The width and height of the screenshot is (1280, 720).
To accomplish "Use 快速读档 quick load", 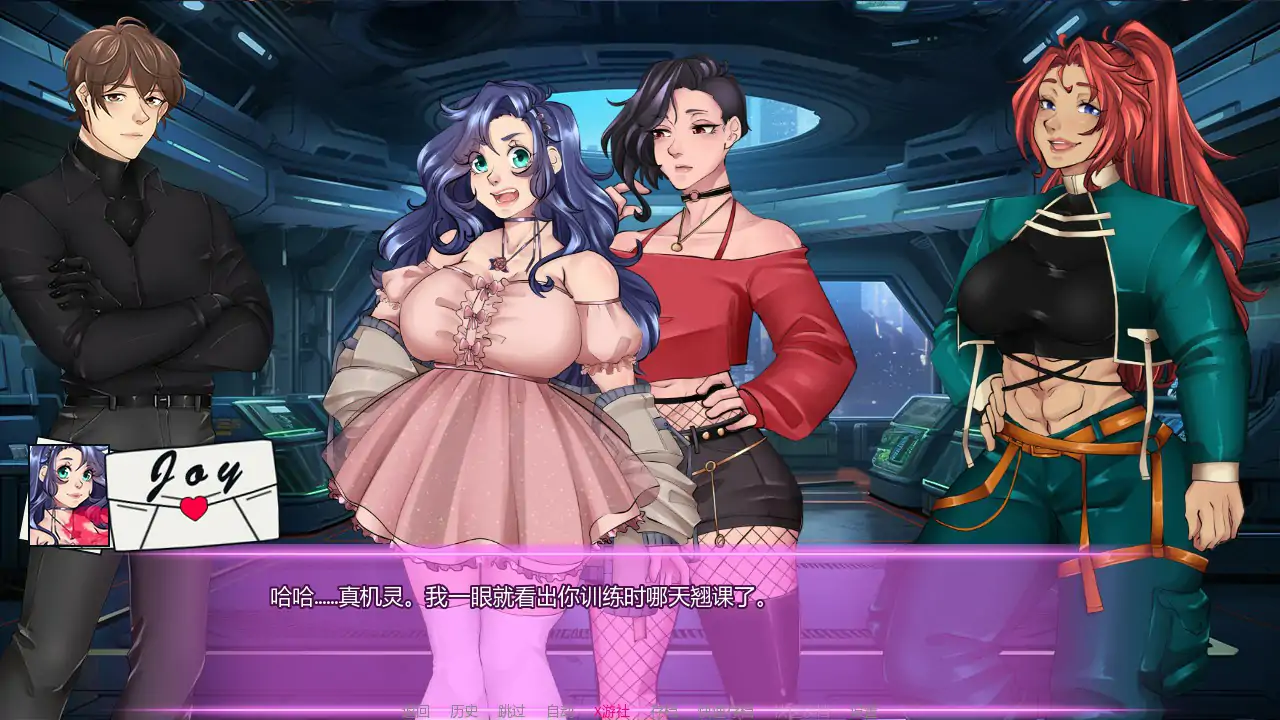I will pyautogui.click(x=802, y=712).
